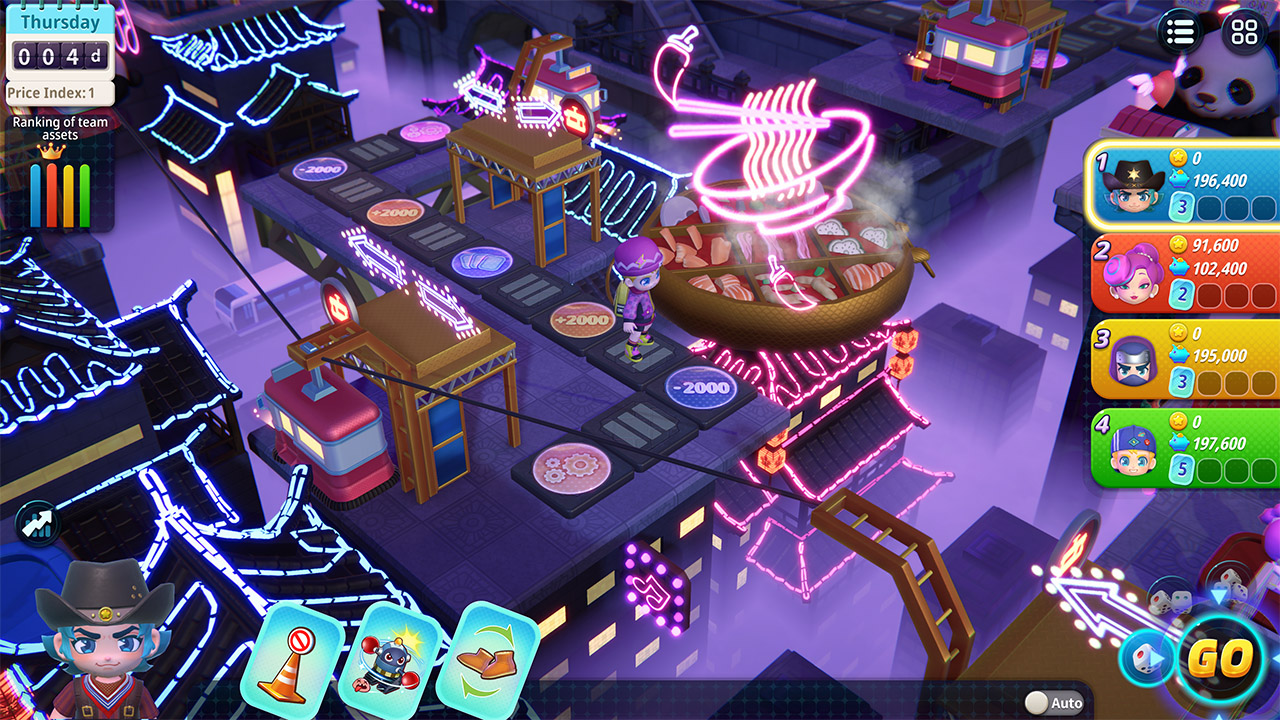
Task: Select the Price Index: 1 label
Action: tap(55, 90)
